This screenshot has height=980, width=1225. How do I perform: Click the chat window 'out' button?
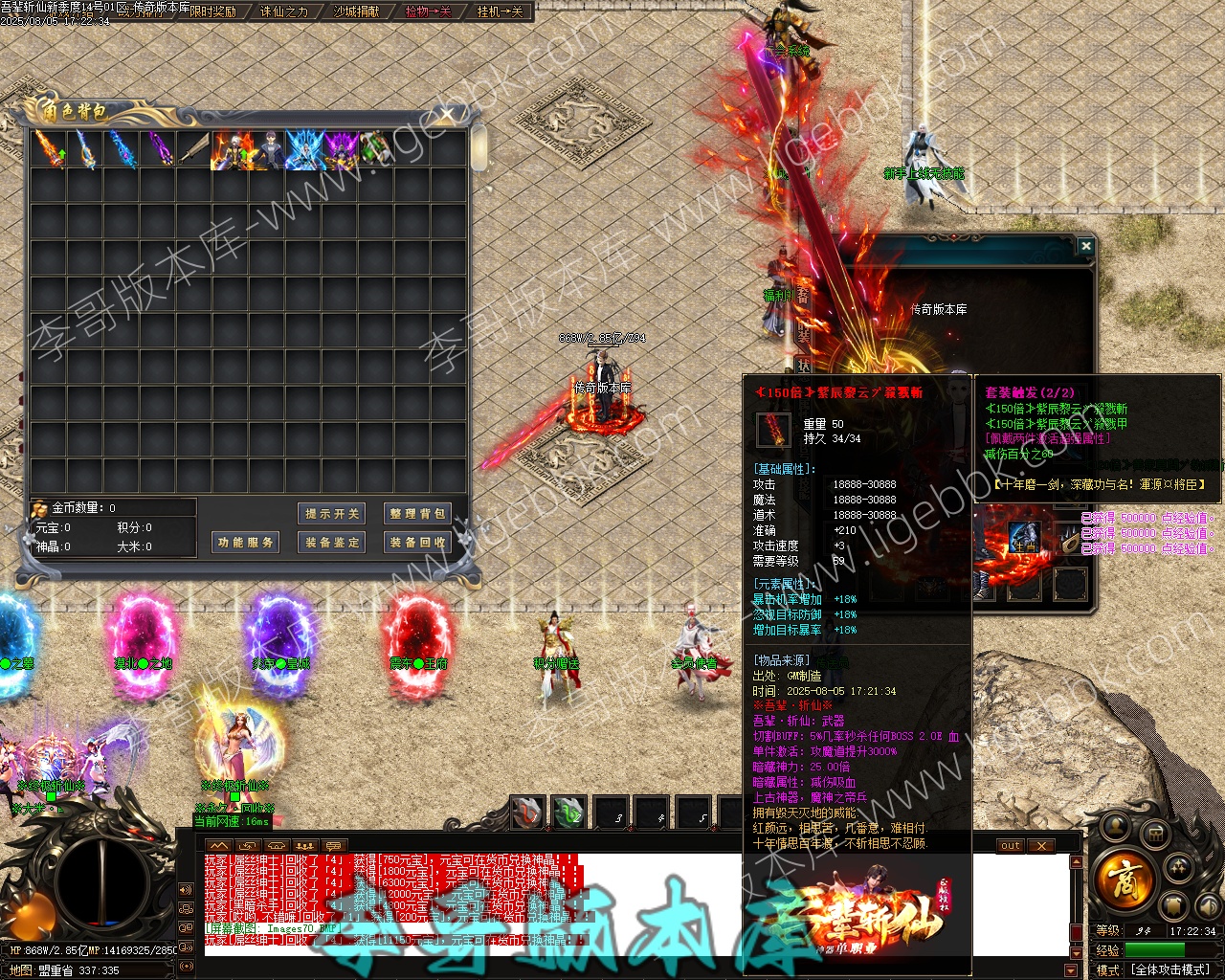pos(1011,846)
